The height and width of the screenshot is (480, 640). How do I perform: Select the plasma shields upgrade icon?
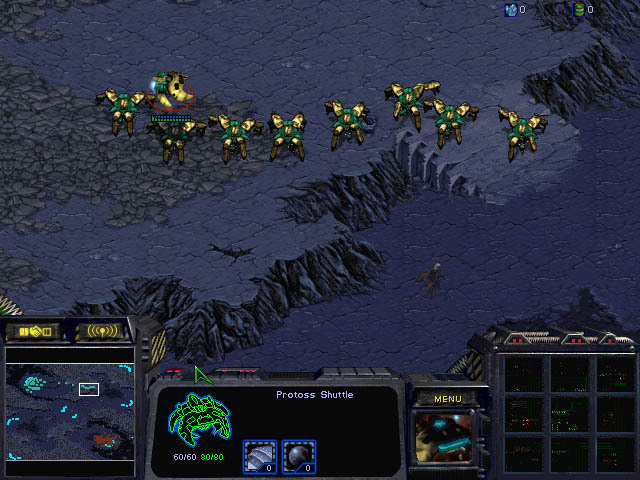click(x=297, y=455)
